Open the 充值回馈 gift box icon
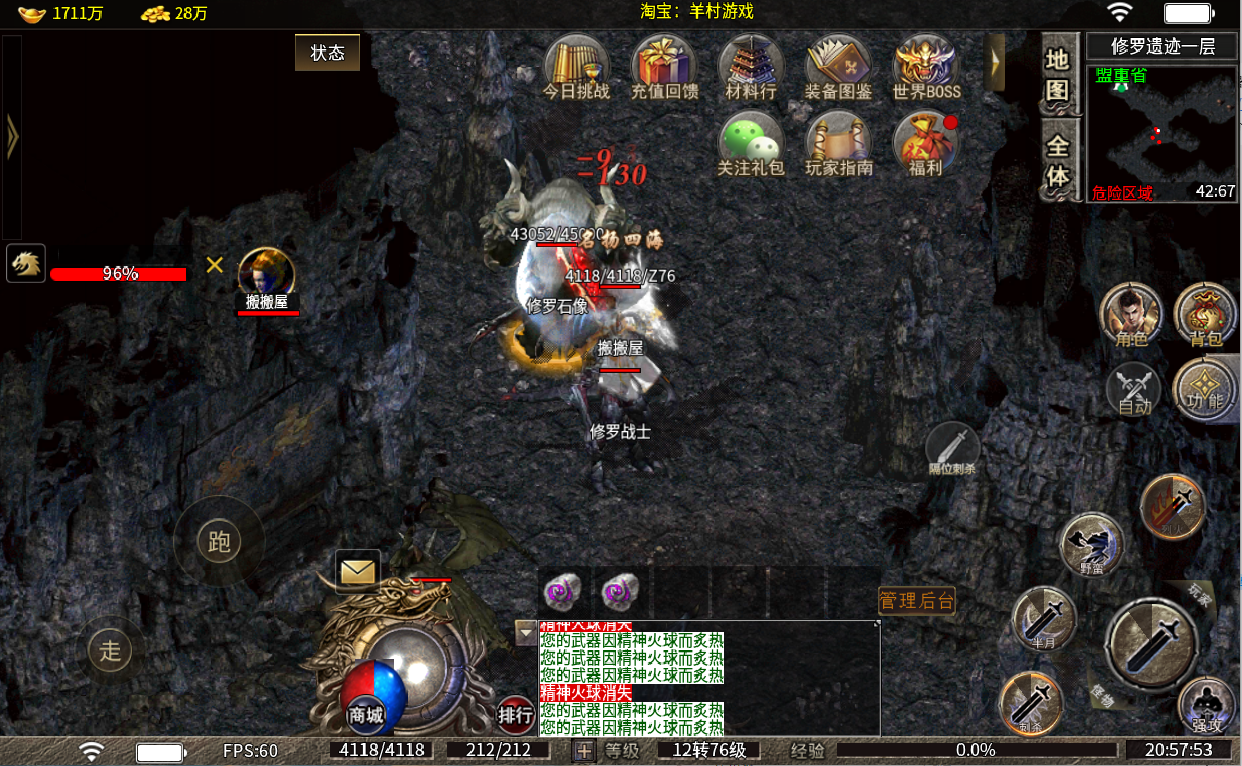Viewport: 1242px width, 766px height. pyautogui.click(x=664, y=66)
